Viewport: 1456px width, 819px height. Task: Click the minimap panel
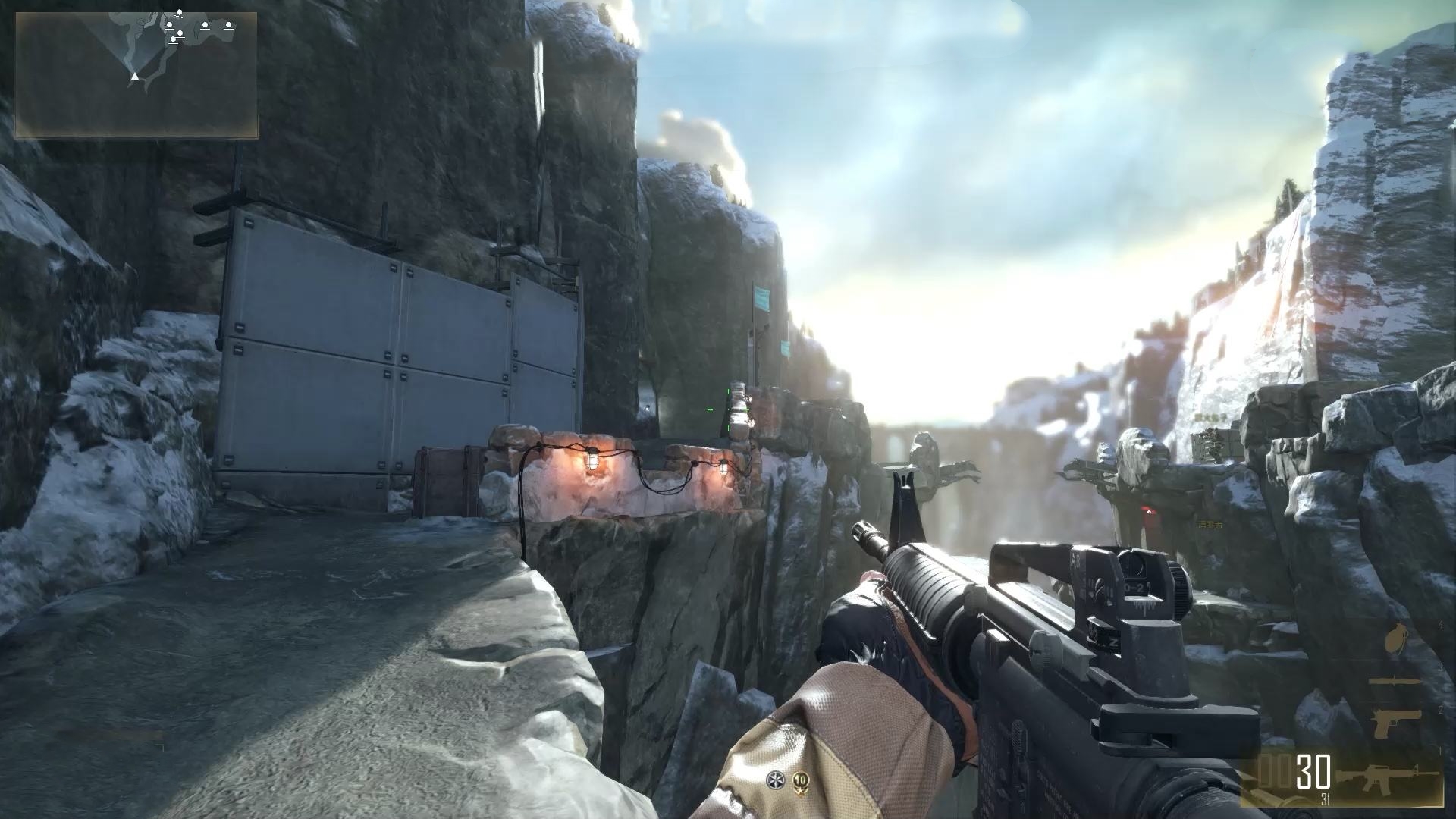[136, 74]
